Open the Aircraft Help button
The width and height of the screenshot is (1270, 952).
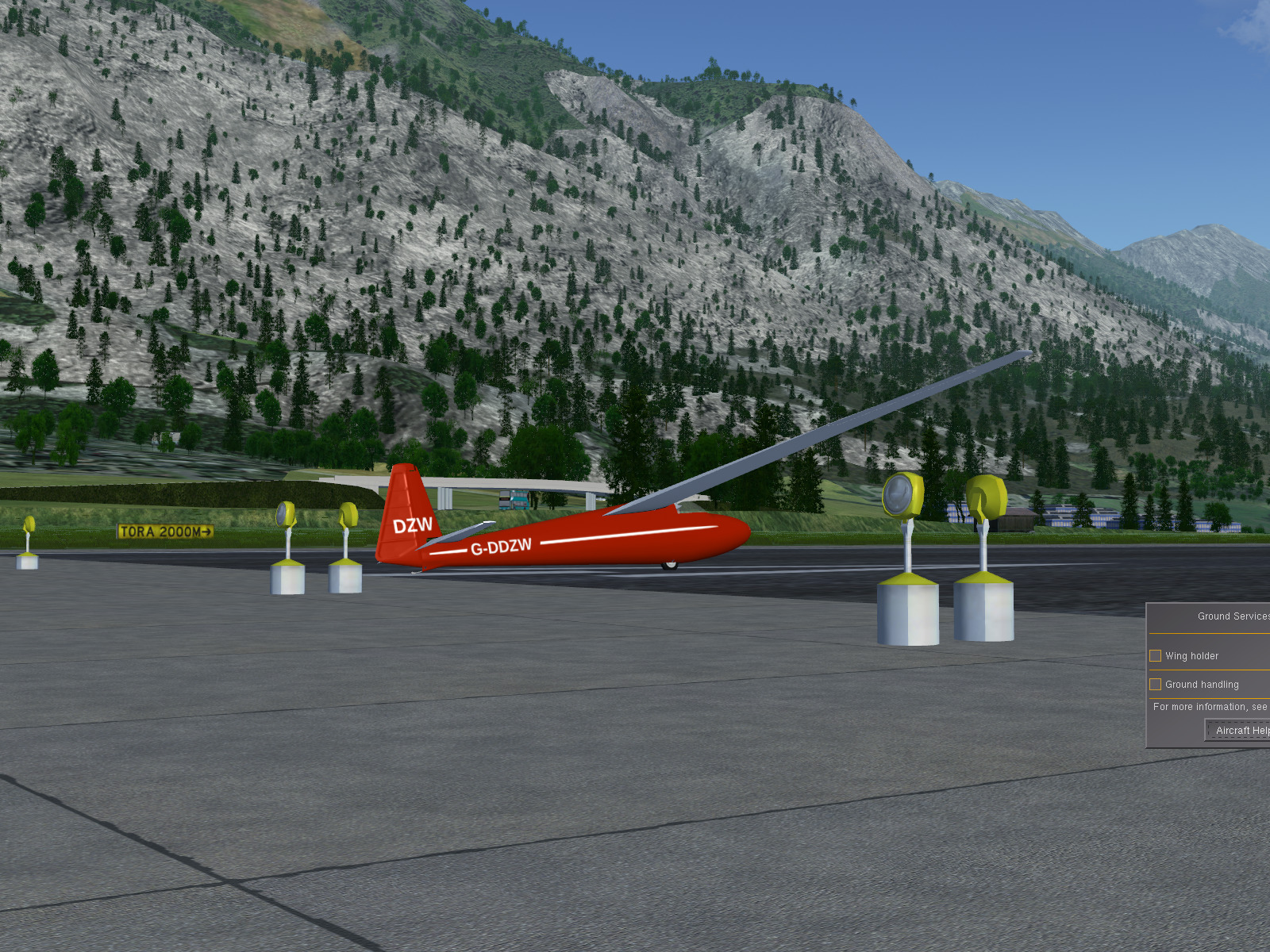(x=1241, y=731)
